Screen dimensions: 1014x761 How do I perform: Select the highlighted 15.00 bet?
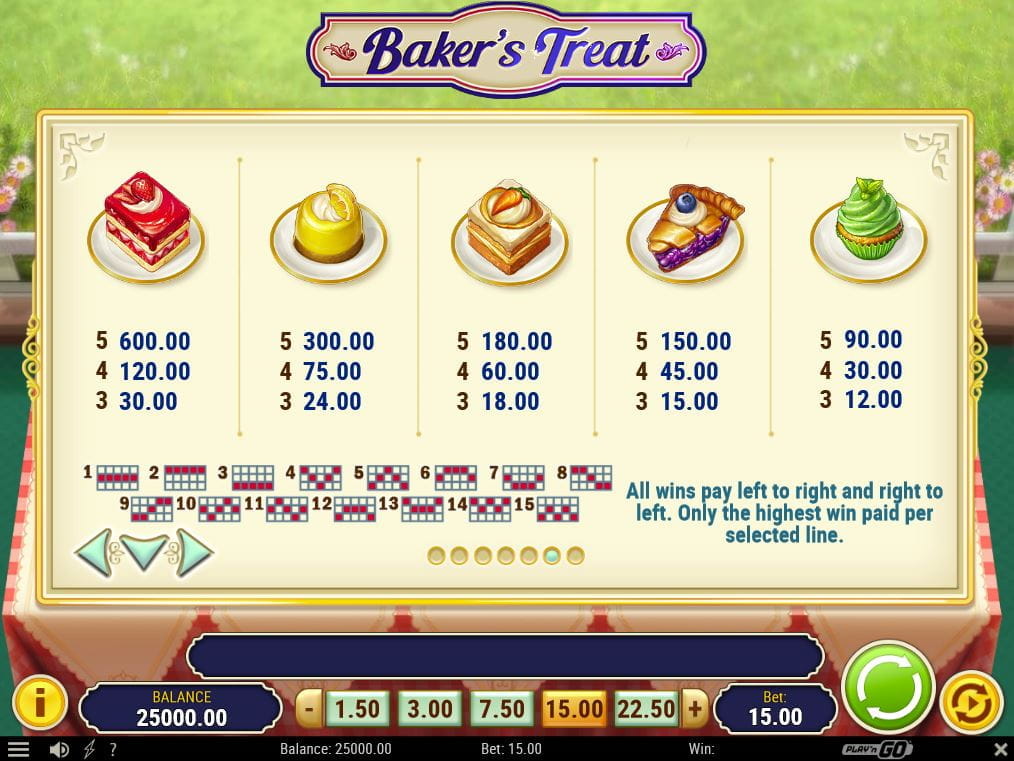(x=574, y=710)
